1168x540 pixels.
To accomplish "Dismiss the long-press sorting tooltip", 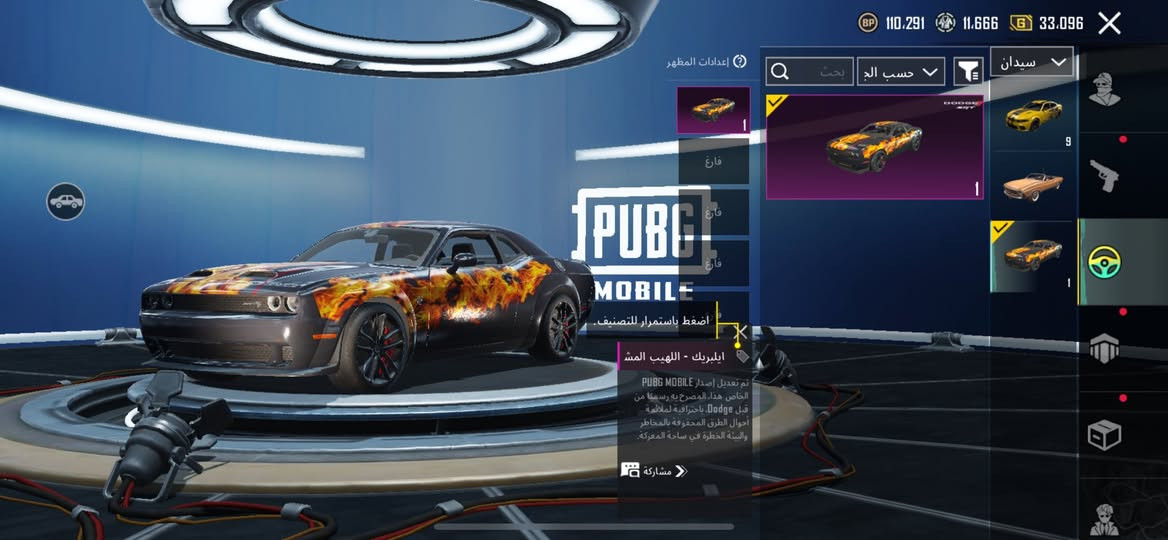I will (740, 332).
